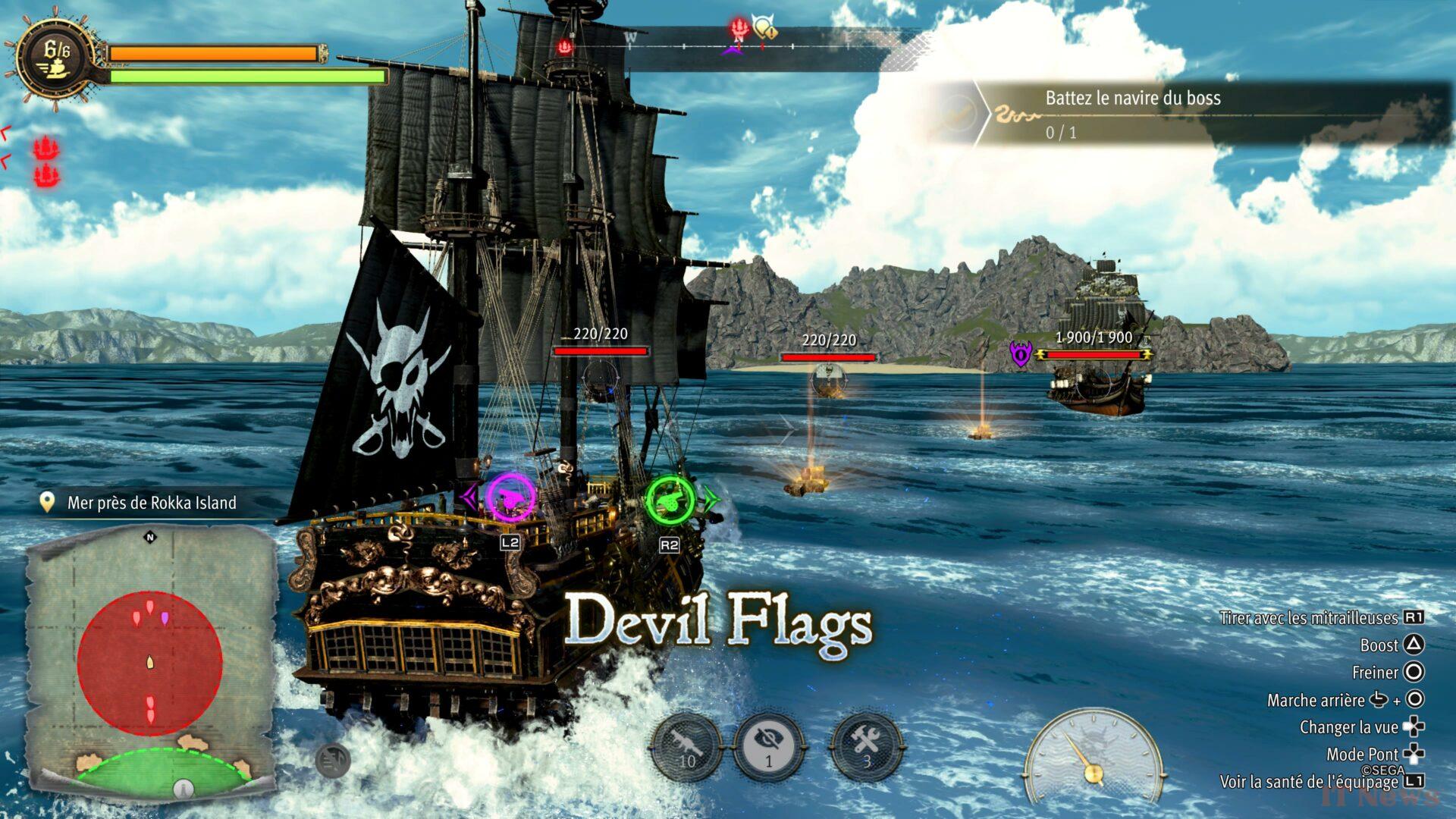Activate the crossed-out eye smoke item
1456x819 pixels.
pos(770,747)
